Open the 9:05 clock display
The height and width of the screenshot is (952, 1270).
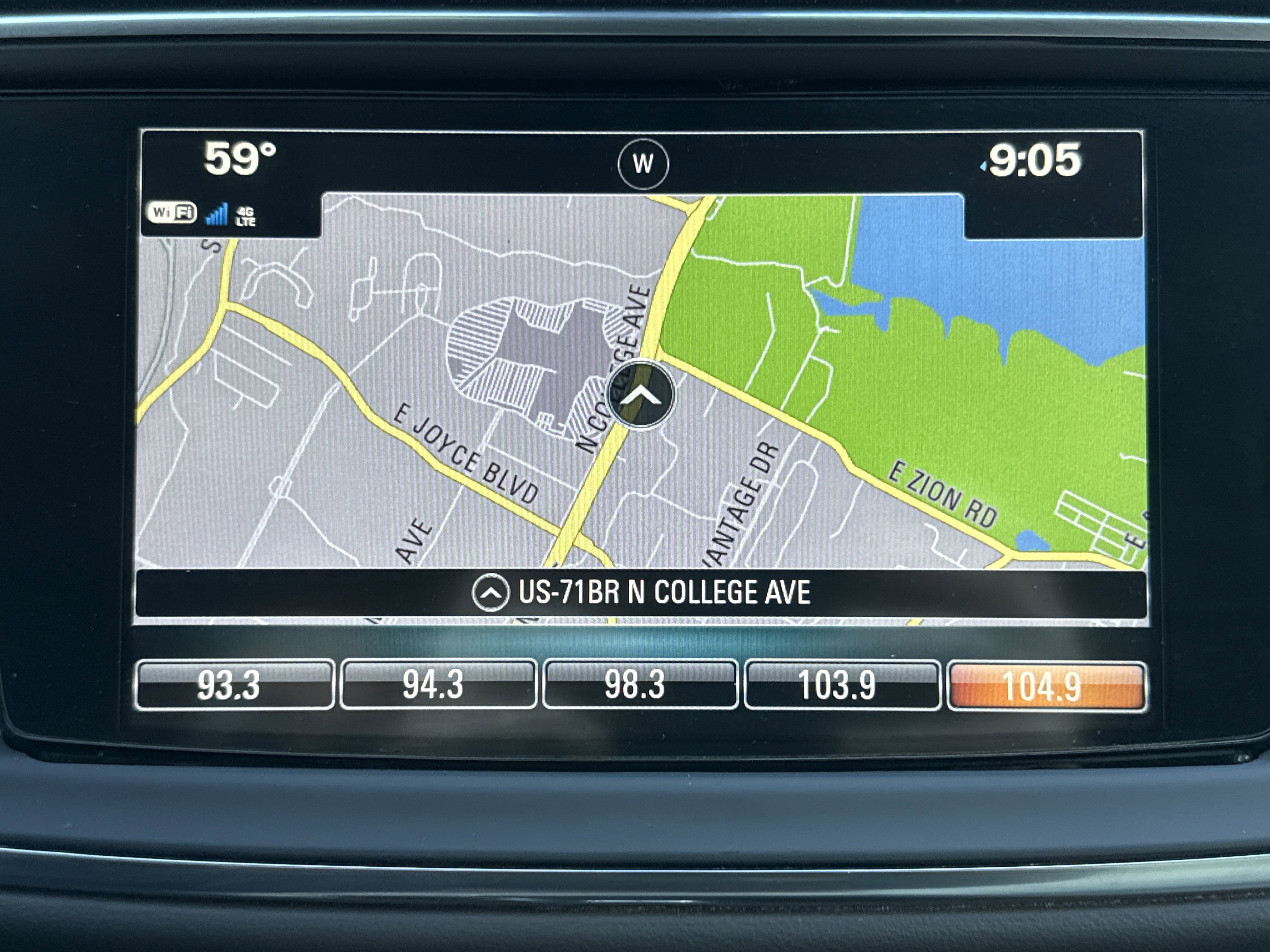(1033, 160)
